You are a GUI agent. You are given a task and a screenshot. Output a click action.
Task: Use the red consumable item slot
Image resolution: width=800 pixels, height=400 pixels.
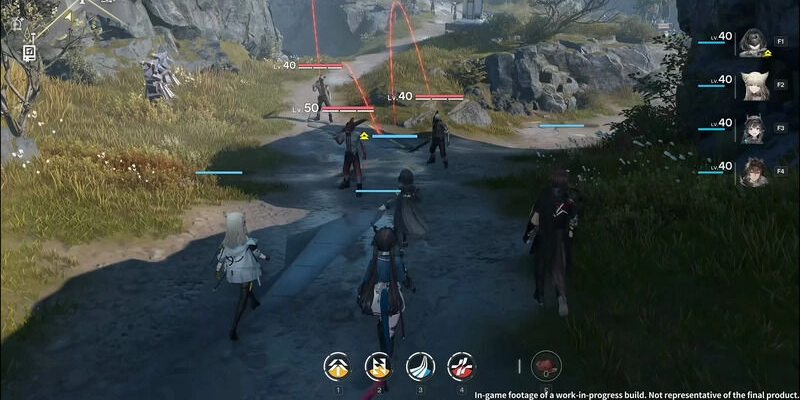(546, 367)
